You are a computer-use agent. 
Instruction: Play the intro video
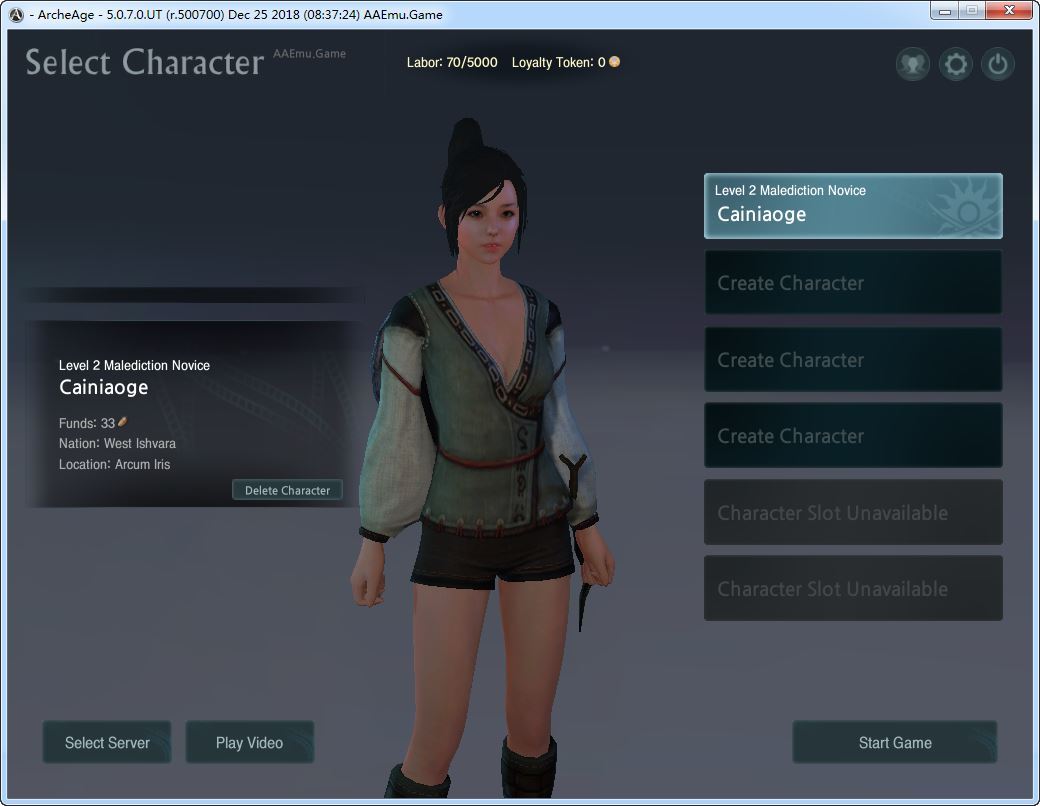click(x=249, y=743)
